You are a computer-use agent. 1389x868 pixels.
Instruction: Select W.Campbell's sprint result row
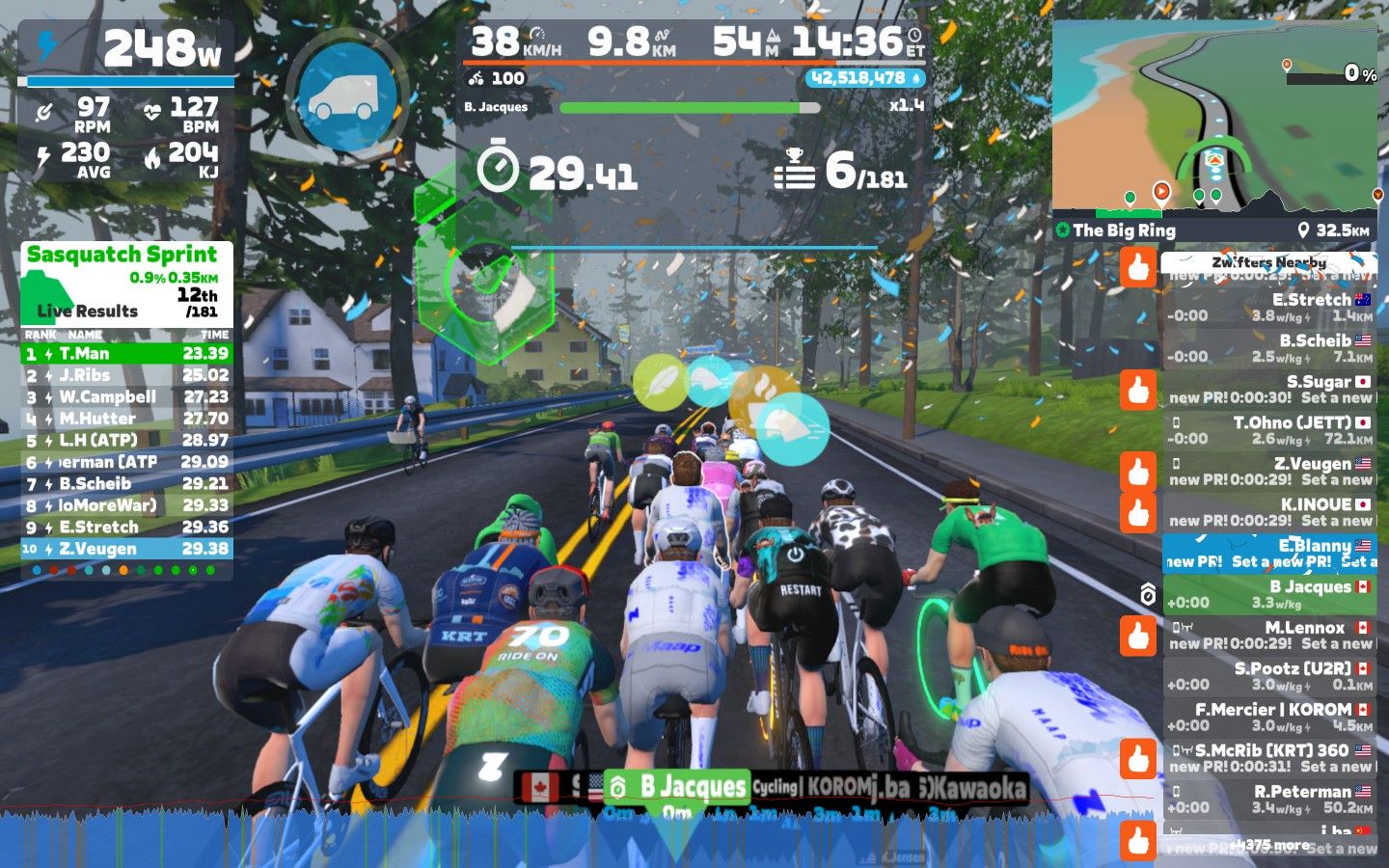pyautogui.click(x=126, y=397)
